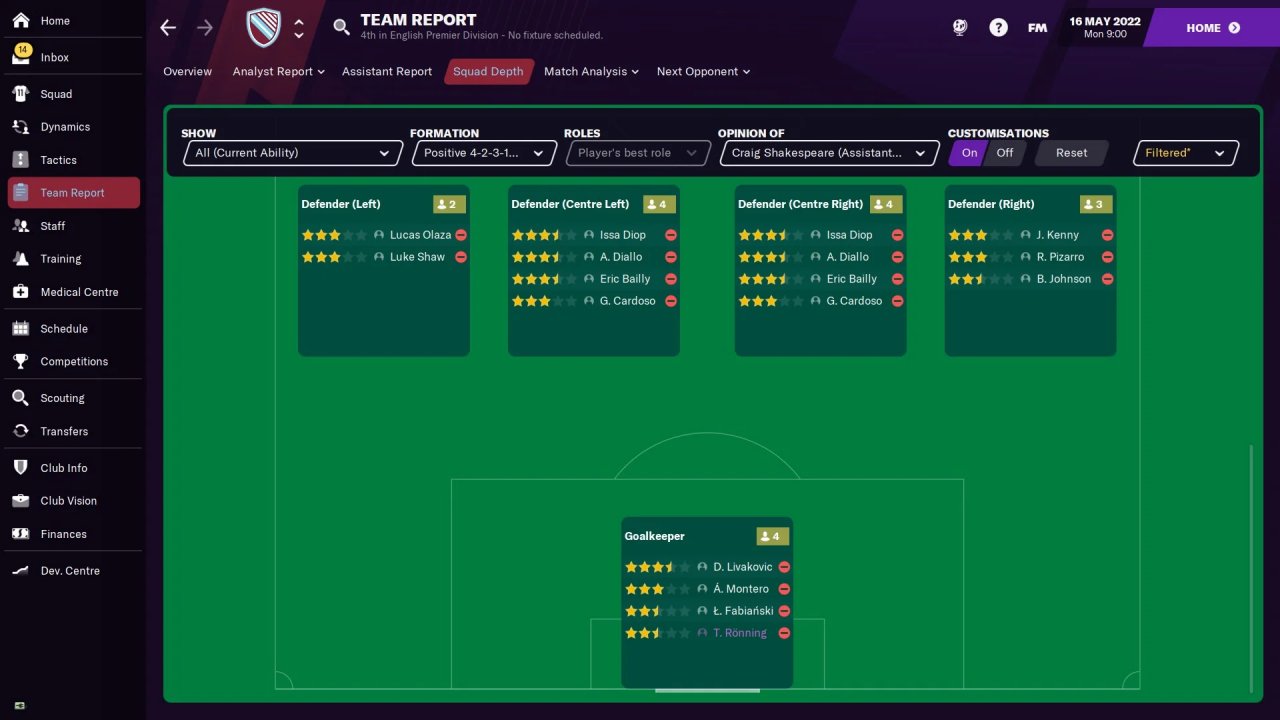Screen dimensions: 1280x720
Task: Reset the squad depth customisations
Action: coord(1071,153)
